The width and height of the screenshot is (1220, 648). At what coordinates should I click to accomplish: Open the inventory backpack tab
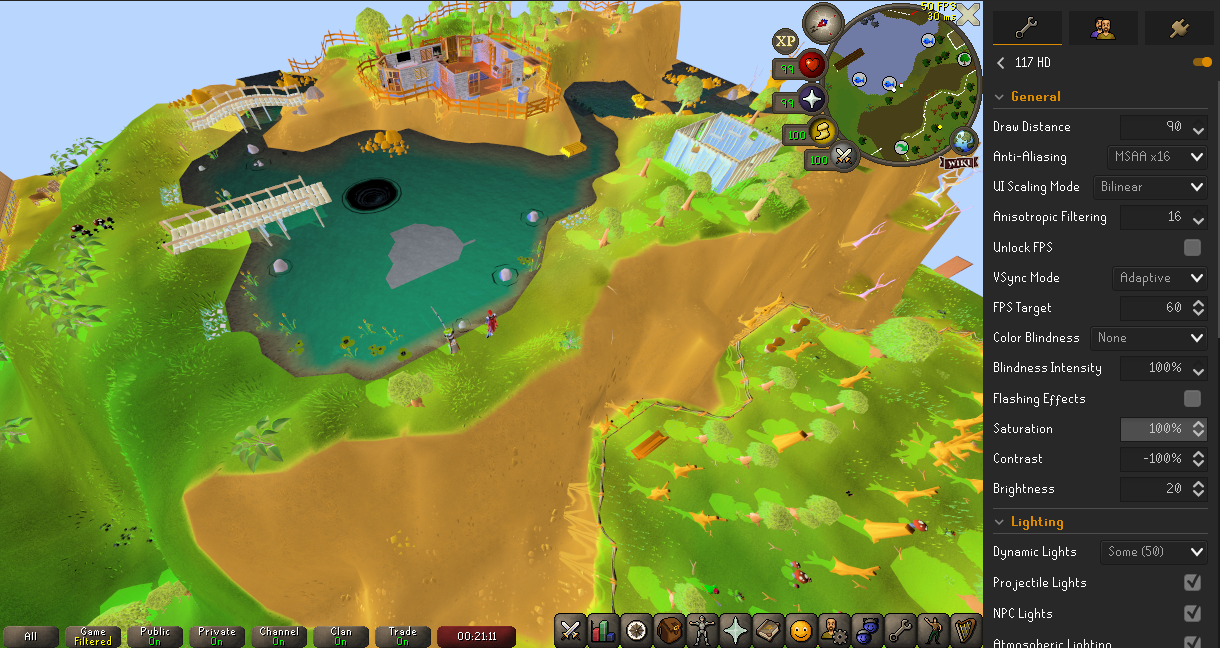point(669,630)
